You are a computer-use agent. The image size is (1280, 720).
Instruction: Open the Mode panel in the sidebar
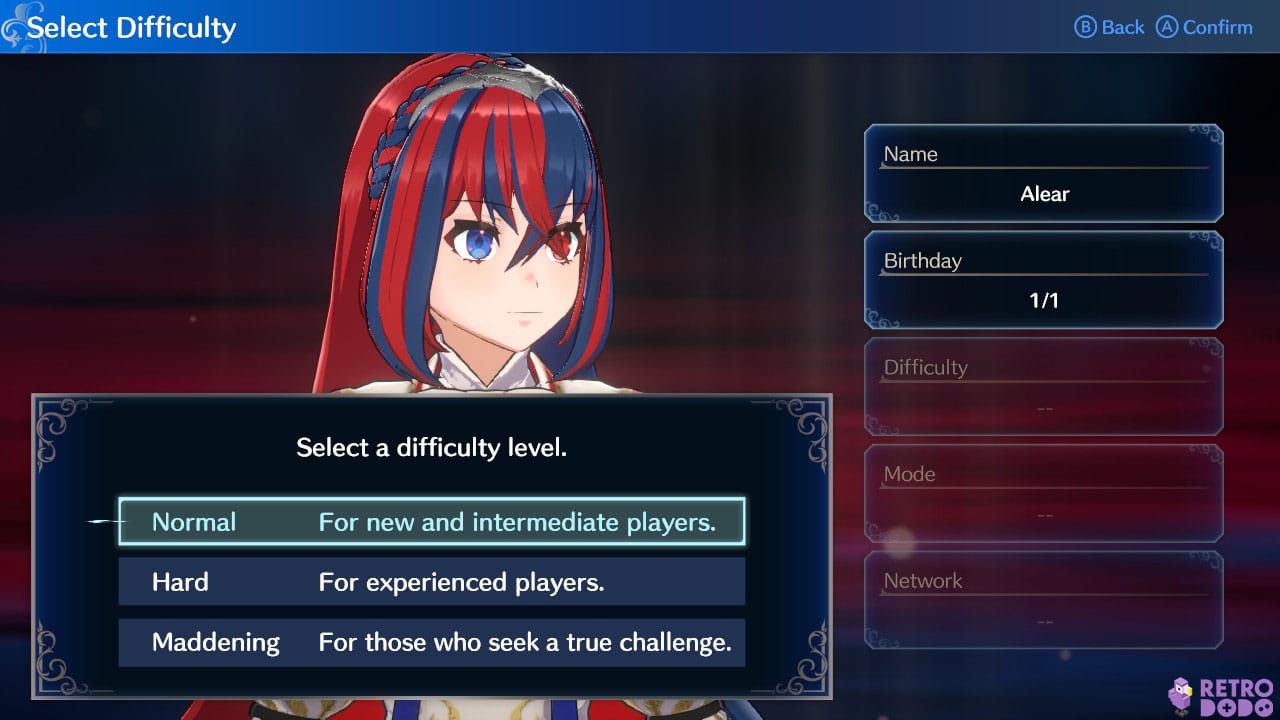pos(1043,492)
